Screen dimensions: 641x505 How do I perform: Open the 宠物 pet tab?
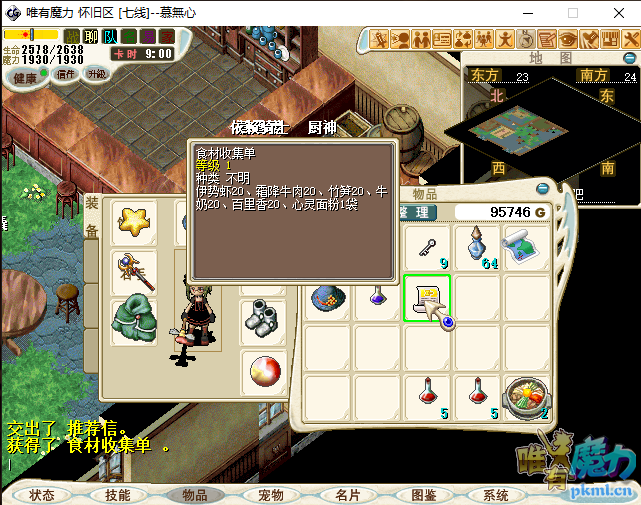pos(271,495)
